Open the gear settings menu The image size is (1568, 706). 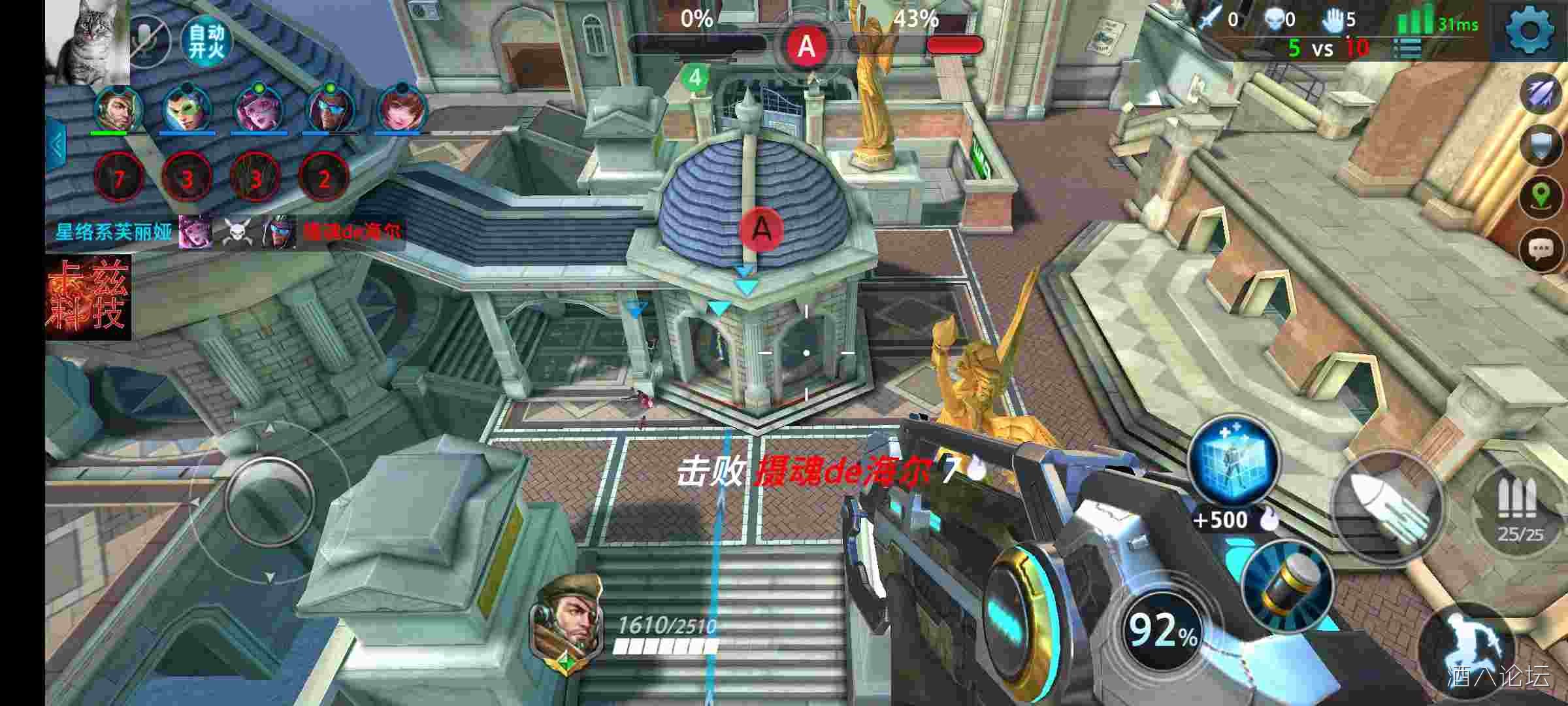click(x=1529, y=29)
